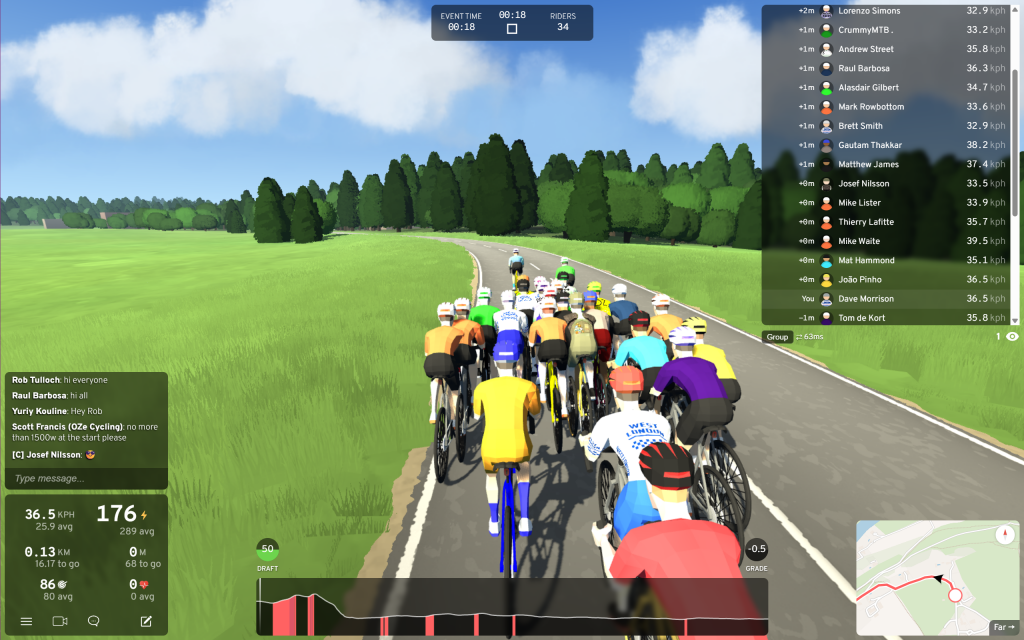Toggle the Group rider list filter
This screenshot has width=1024, height=640.
pyautogui.click(x=777, y=337)
